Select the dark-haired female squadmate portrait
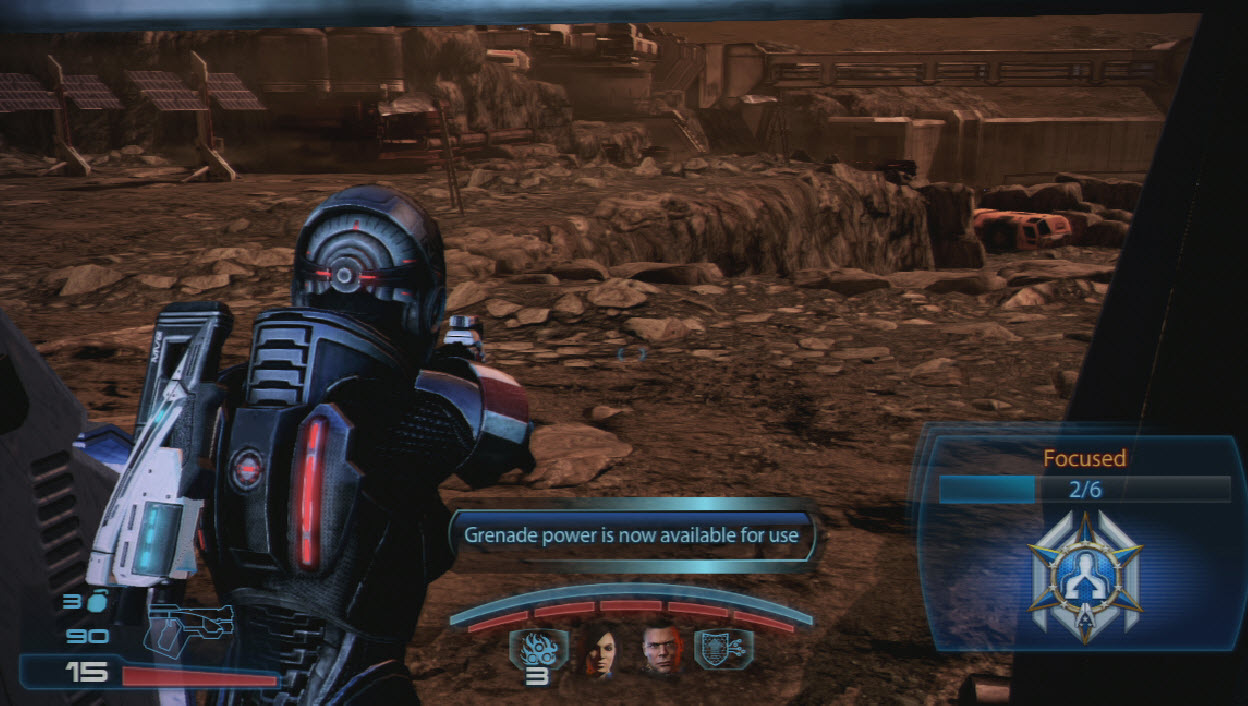Image resolution: width=1248 pixels, height=706 pixels. (x=599, y=649)
